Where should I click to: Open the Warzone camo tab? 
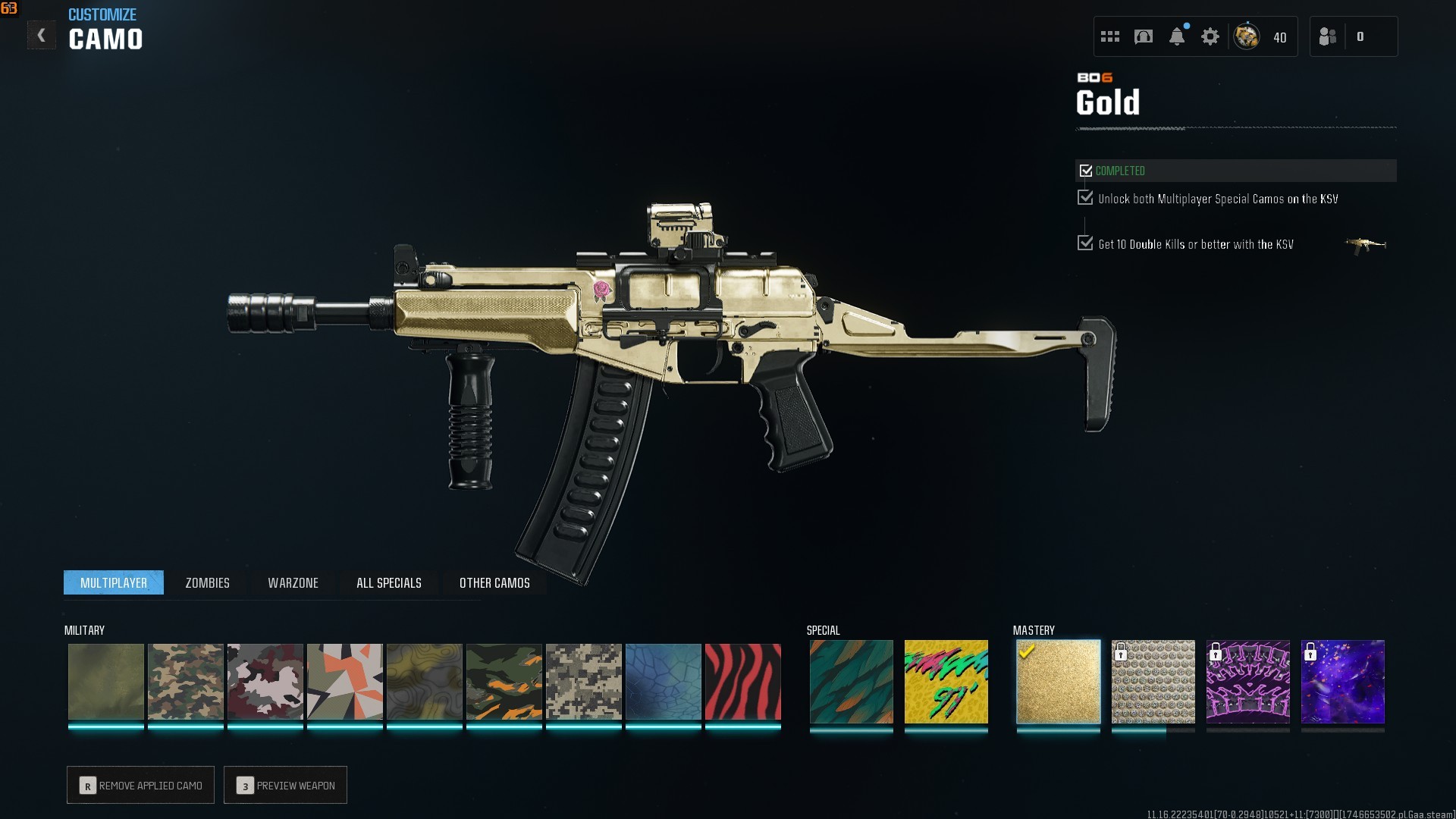pyautogui.click(x=293, y=582)
